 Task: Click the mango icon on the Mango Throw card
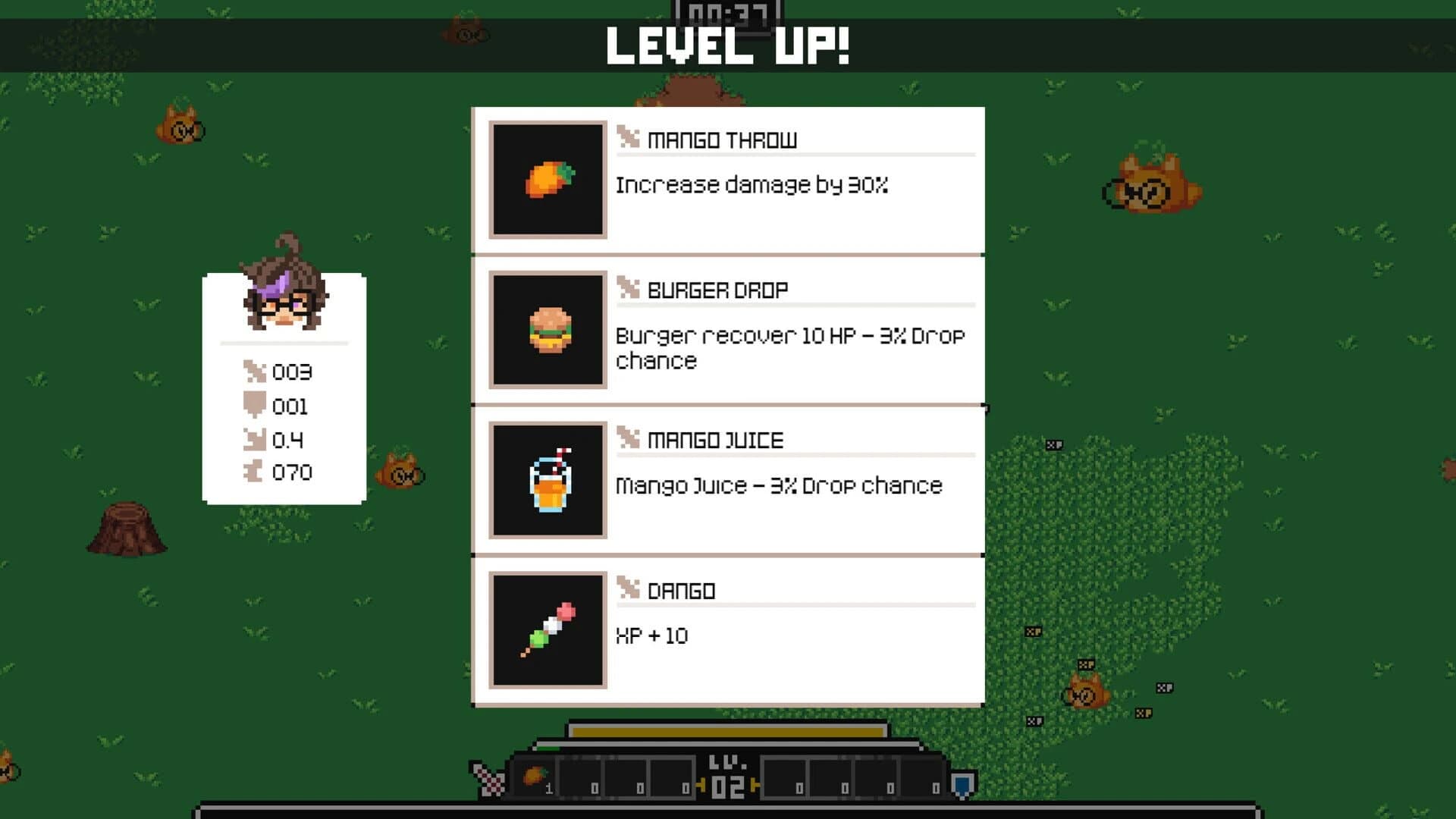coord(548,180)
